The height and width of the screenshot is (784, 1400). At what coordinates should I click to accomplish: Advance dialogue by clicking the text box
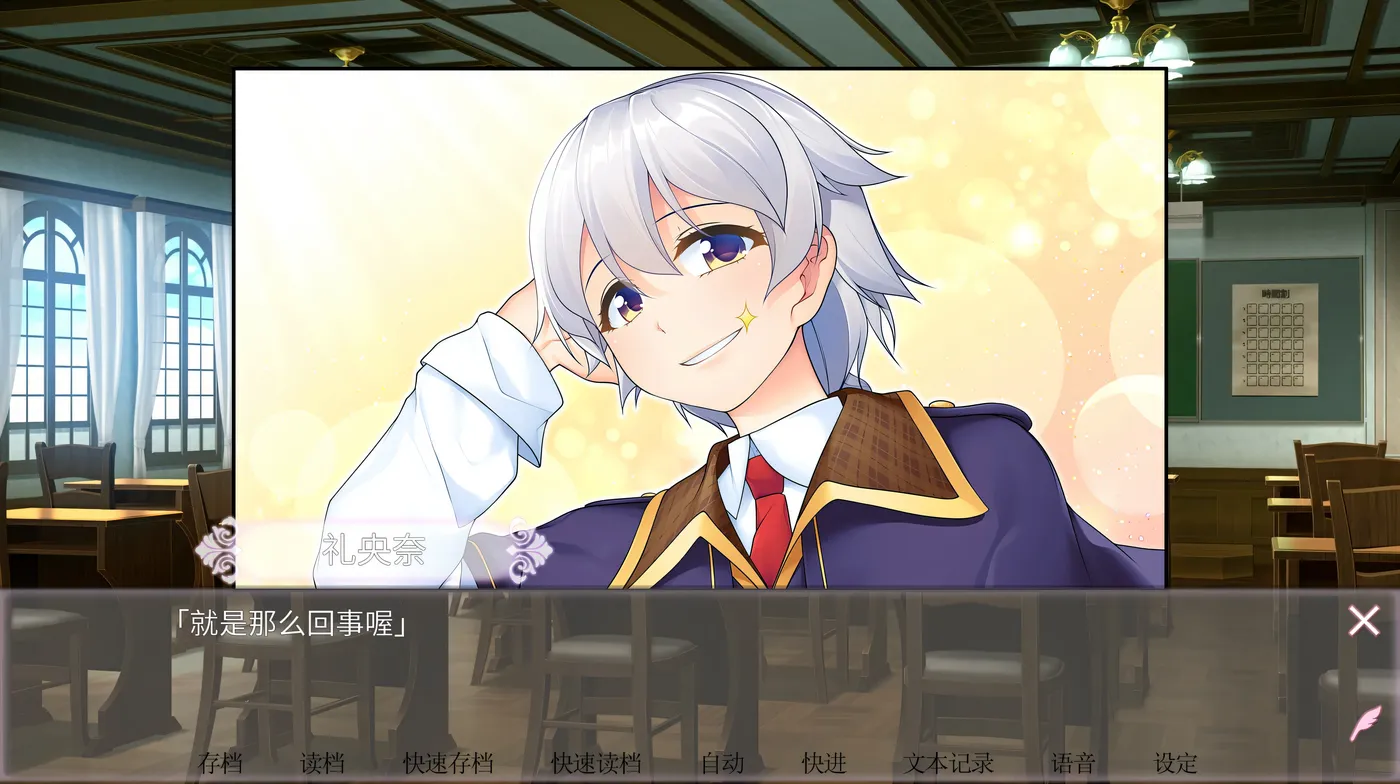[700, 650]
